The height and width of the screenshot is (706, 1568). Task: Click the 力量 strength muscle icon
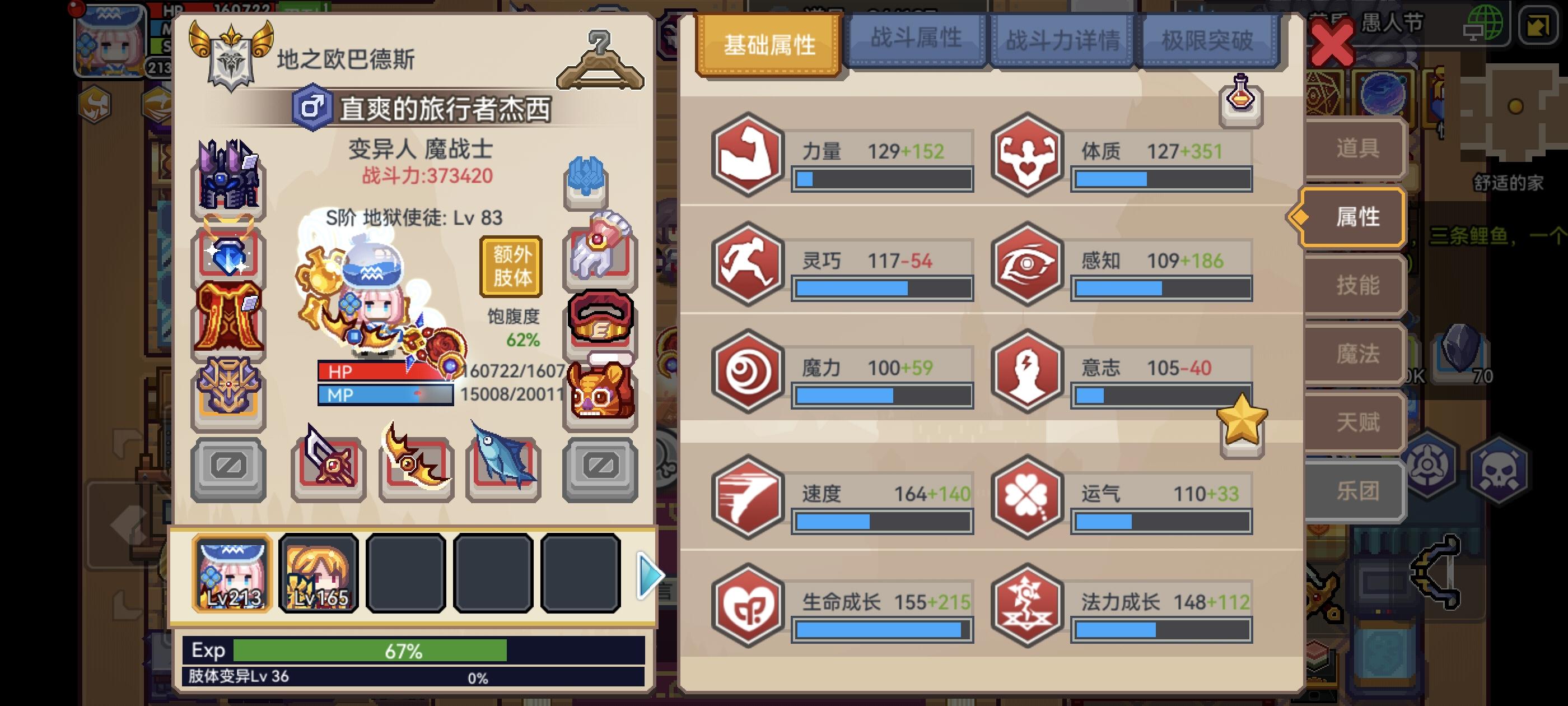point(746,151)
